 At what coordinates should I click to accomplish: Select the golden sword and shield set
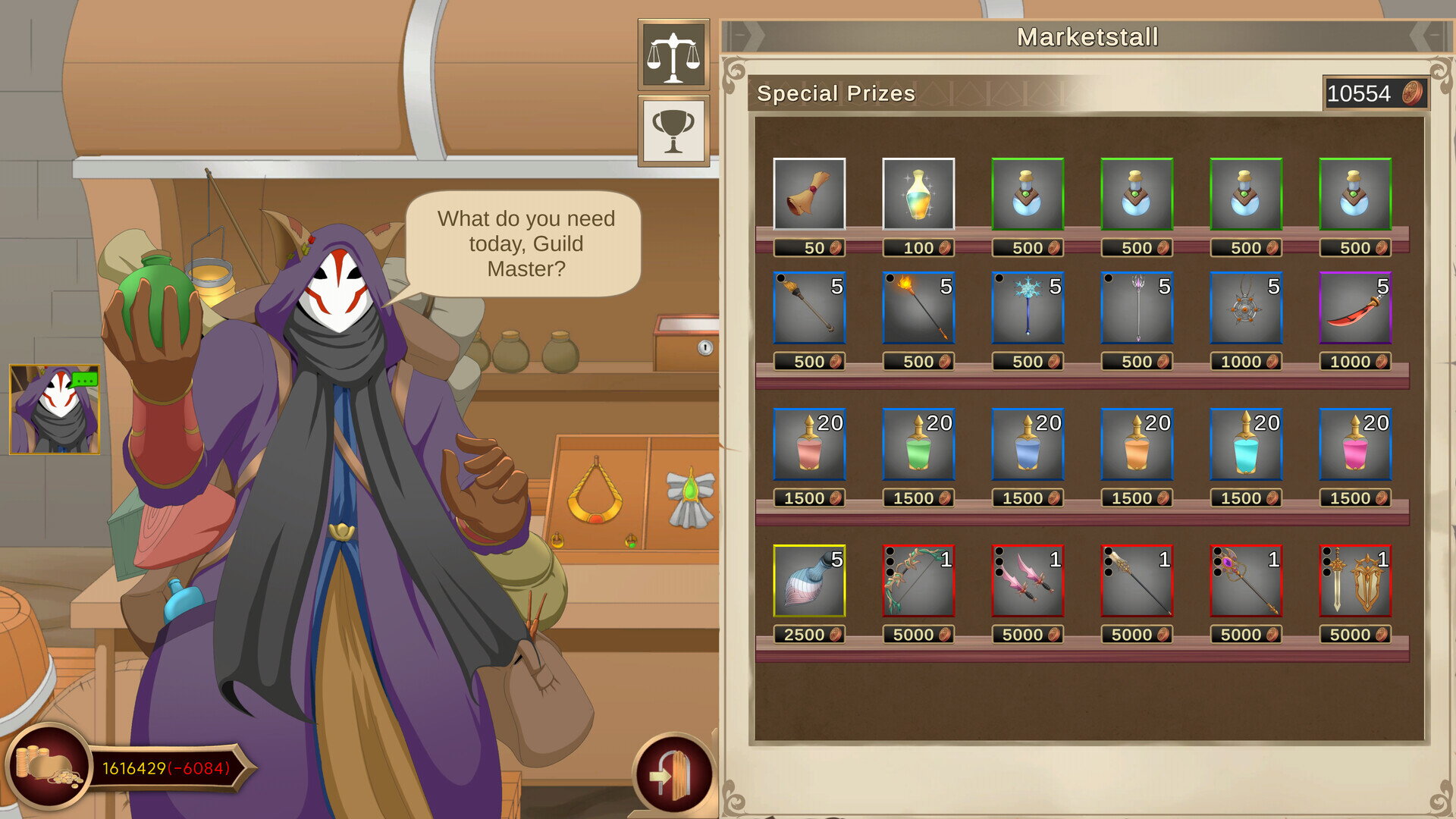[1354, 581]
